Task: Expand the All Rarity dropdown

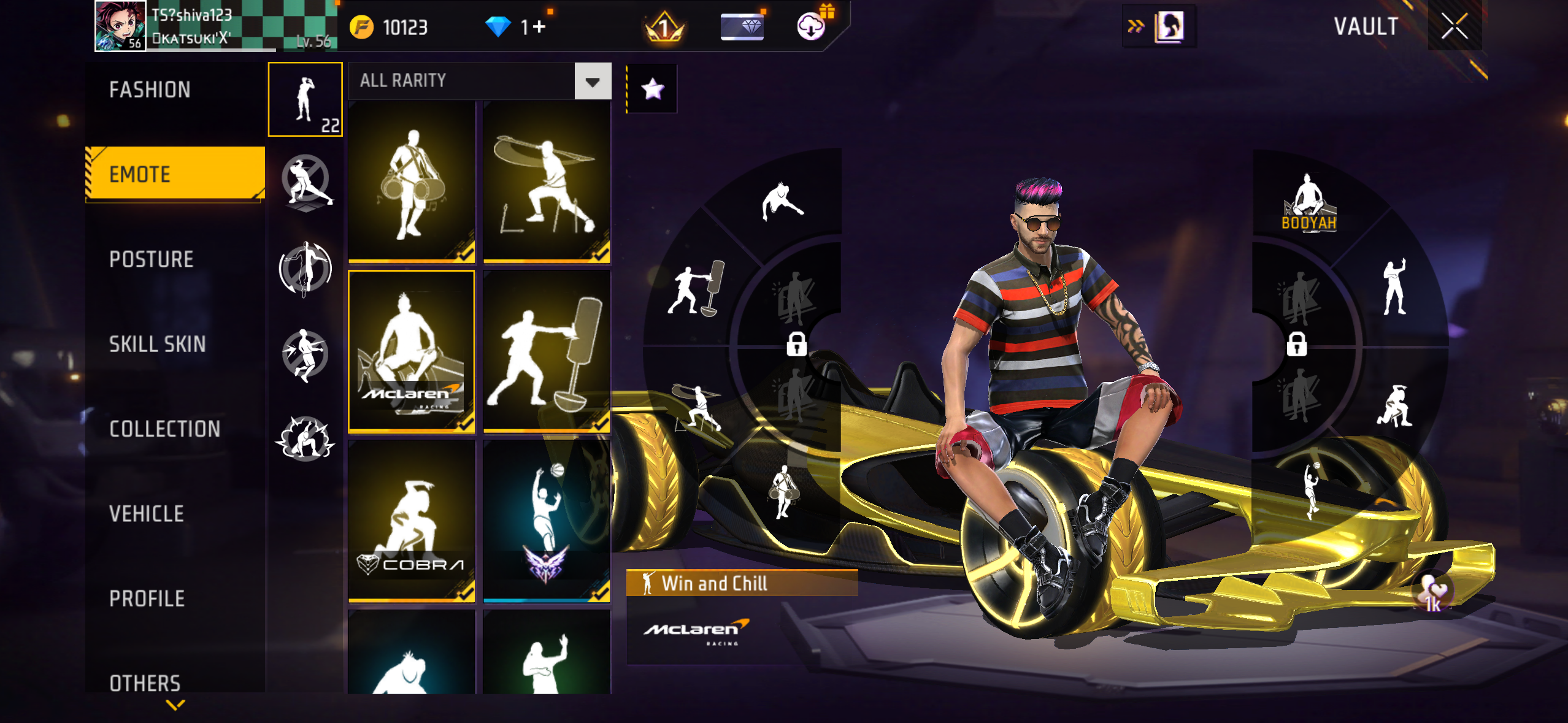Action: click(593, 81)
